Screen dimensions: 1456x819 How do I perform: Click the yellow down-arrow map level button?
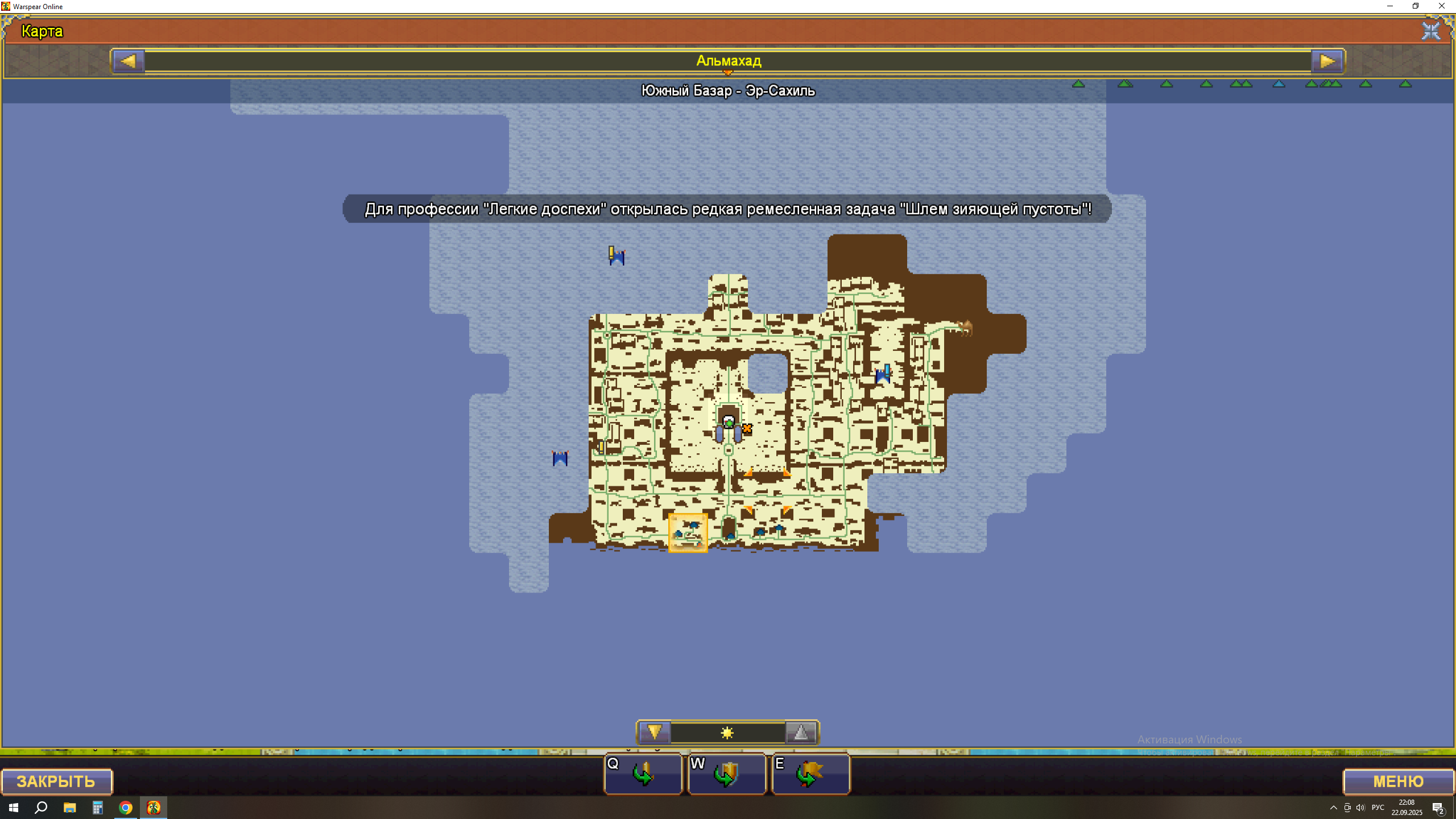(654, 733)
